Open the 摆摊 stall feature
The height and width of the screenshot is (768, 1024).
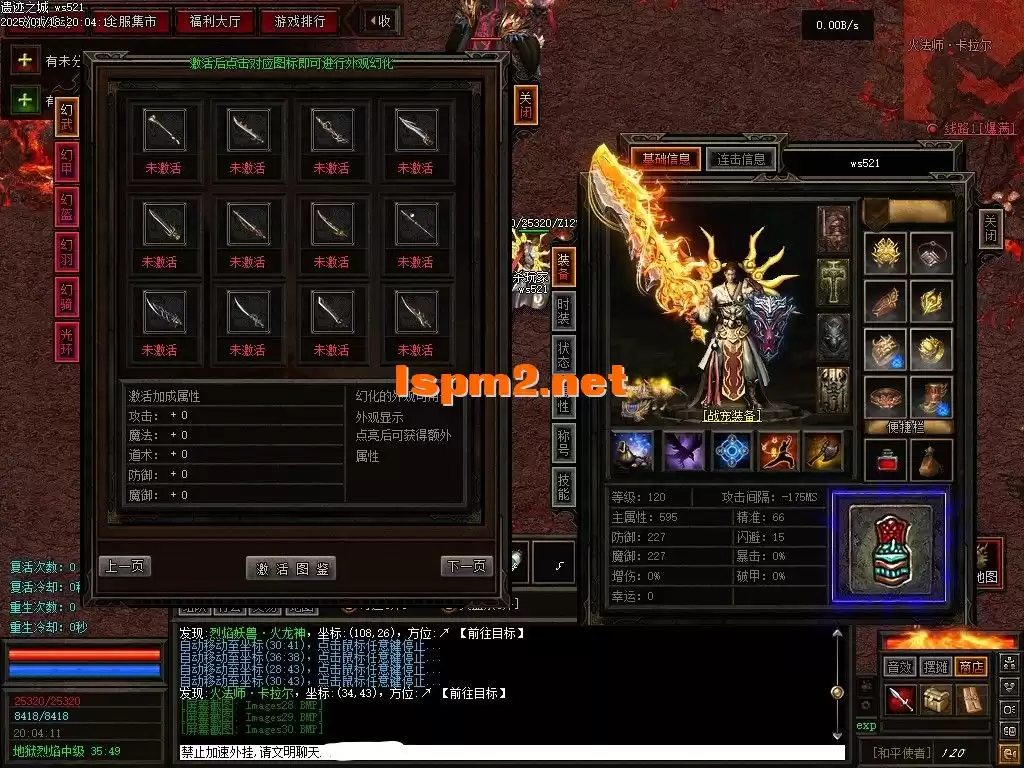click(936, 666)
